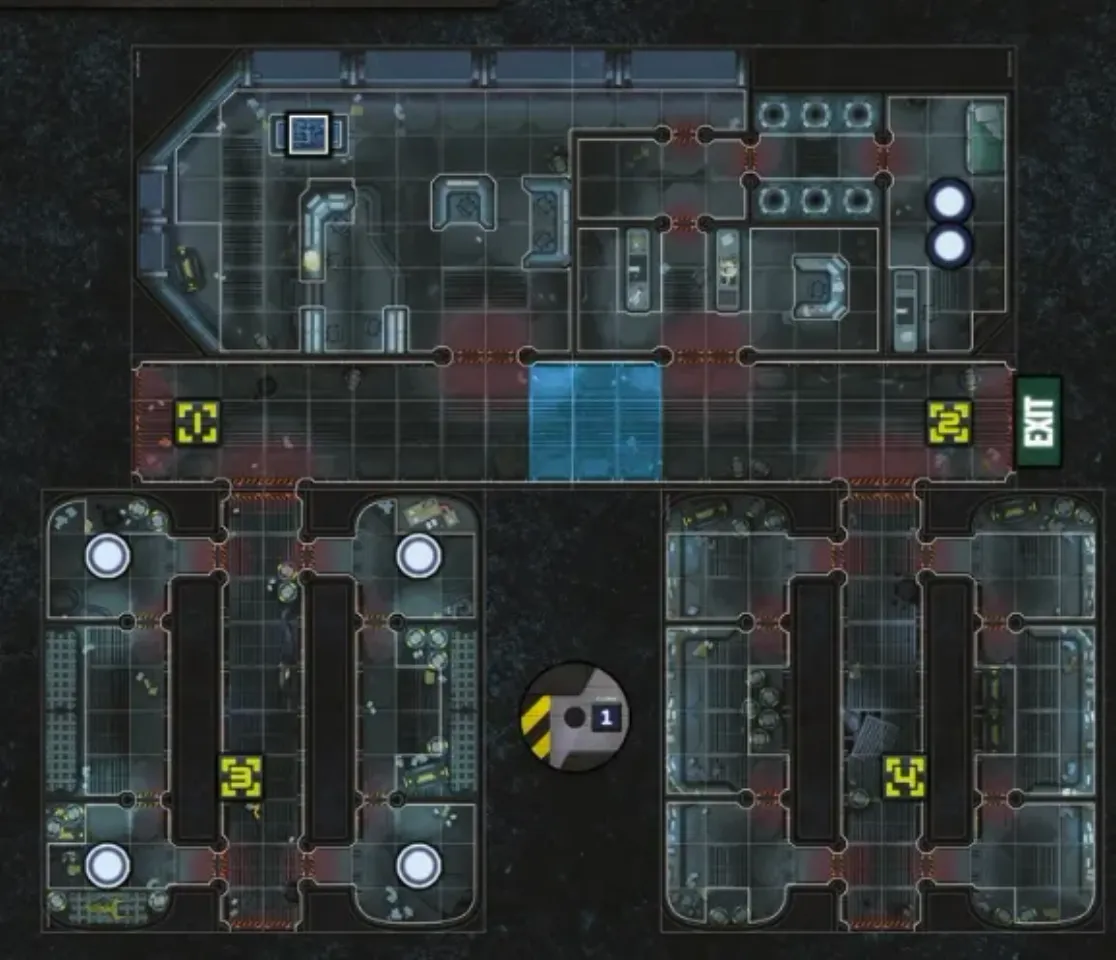This screenshot has height=960, width=1116.
Task: Select the yellow spawn marker numbered 1
Action: click(x=197, y=422)
